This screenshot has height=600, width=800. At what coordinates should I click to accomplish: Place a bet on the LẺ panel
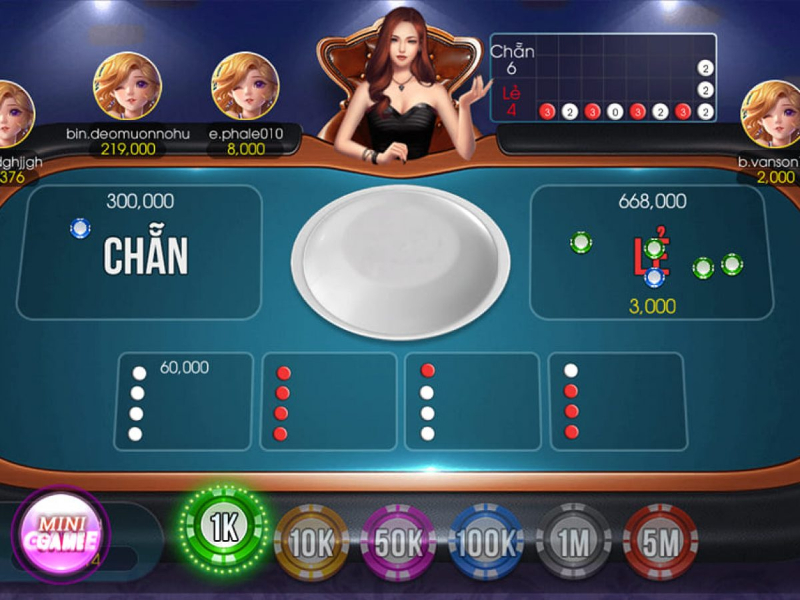pyautogui.click(x=653, y=253)
